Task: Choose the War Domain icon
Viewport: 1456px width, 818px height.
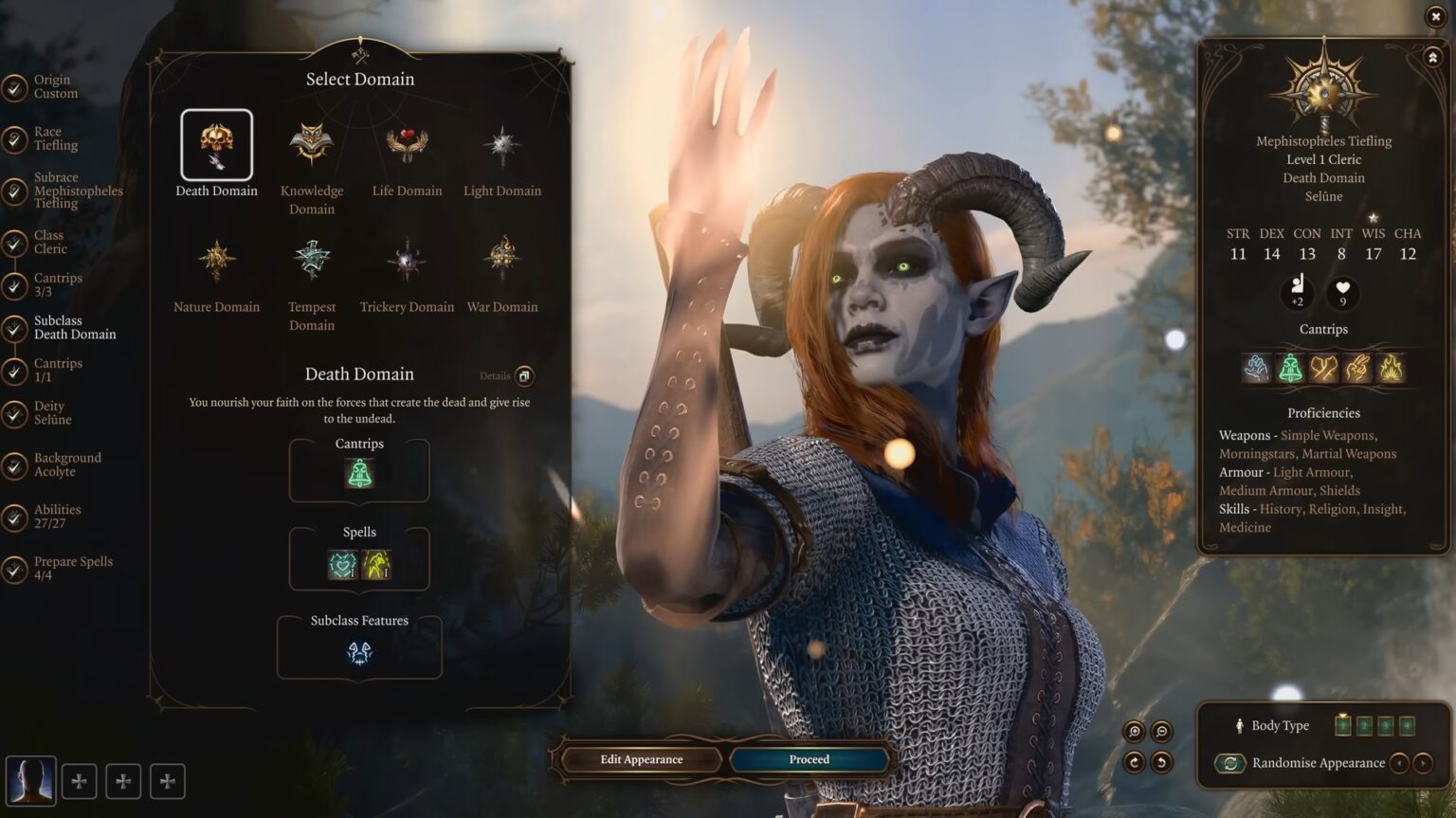Action: pos(502,258)
